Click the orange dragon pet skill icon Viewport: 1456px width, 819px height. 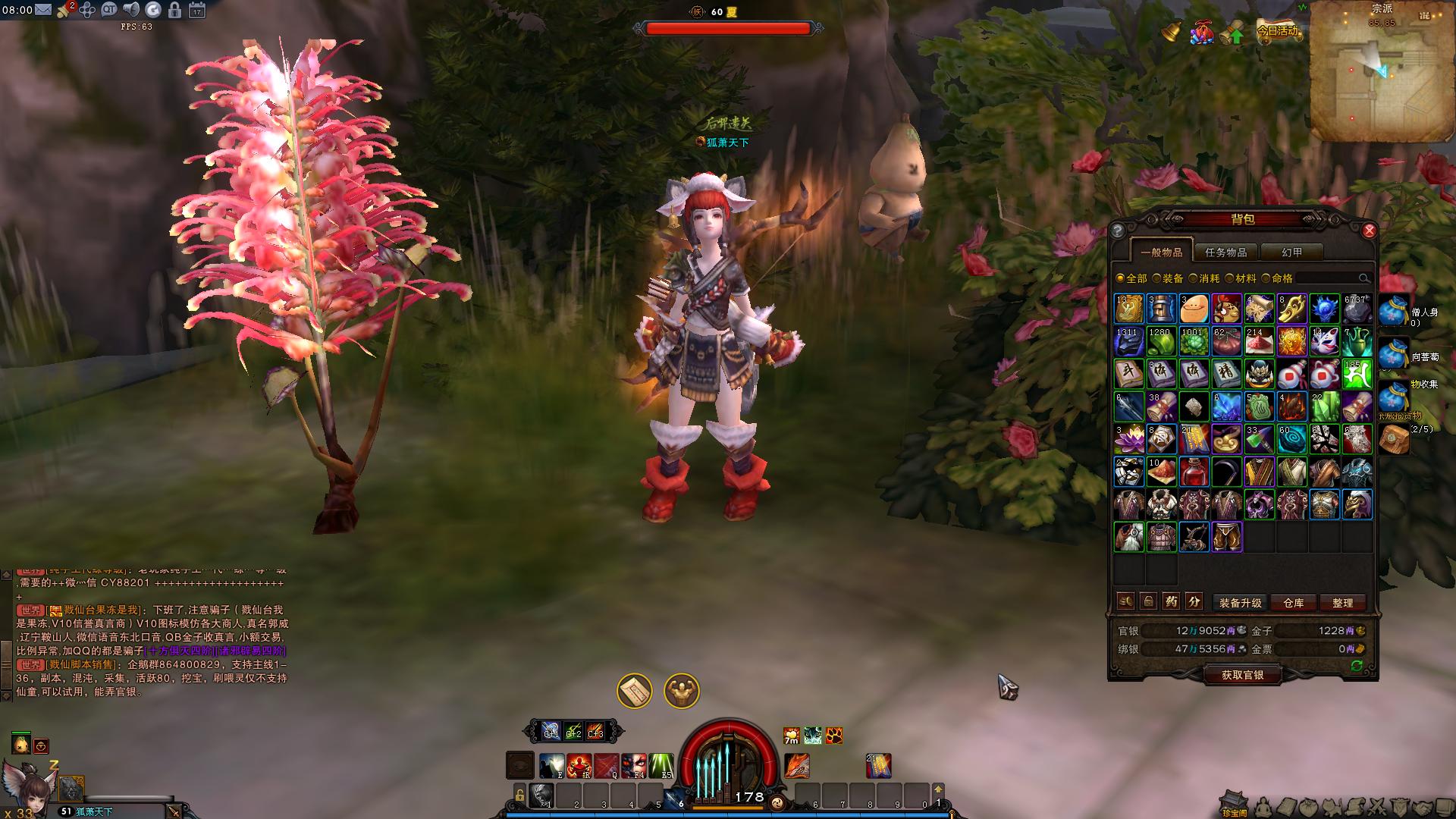pyautogui.click(x=796, y=766)
